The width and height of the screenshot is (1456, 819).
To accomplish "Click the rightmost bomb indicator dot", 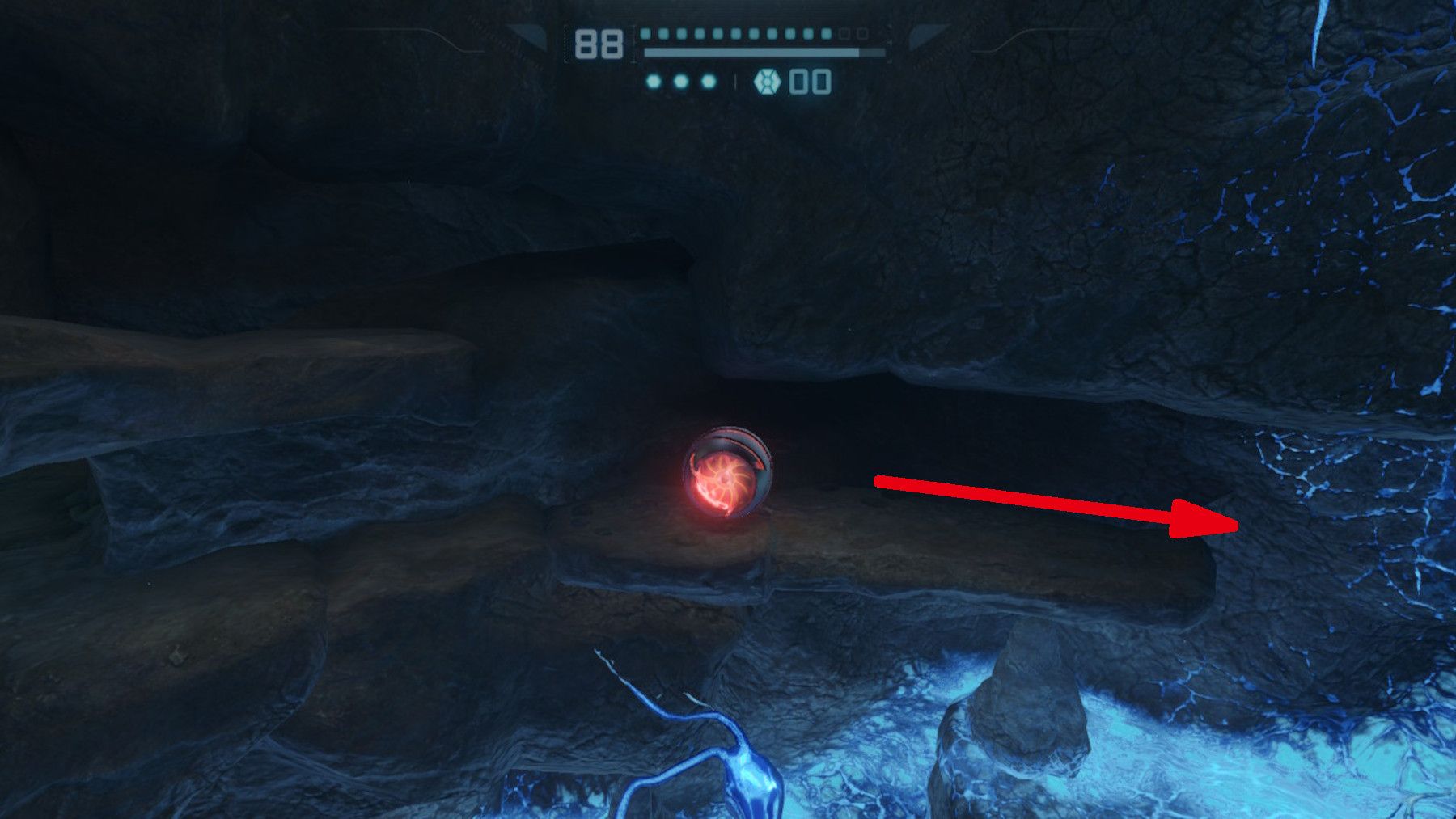I will coord(707,81).
